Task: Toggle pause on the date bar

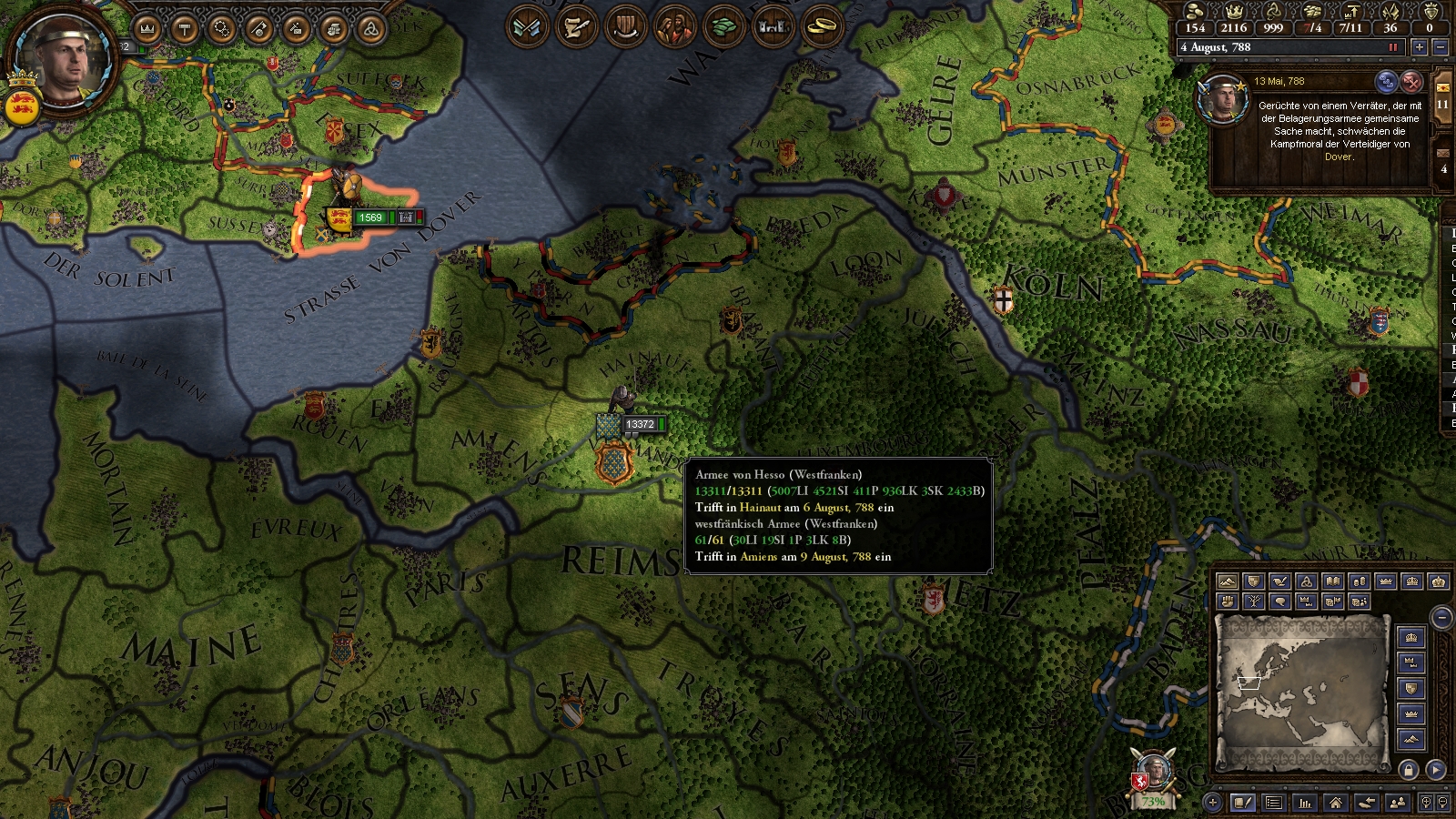Action: coord(1392,47)
